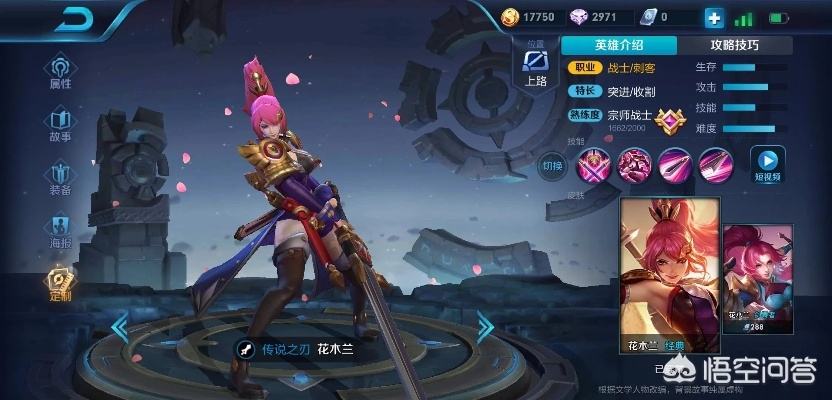The width and height of the screenshot is (832, 400).
Task: Show next hero with right arrow
Action: pyautogui.click(x=485, y=326)
